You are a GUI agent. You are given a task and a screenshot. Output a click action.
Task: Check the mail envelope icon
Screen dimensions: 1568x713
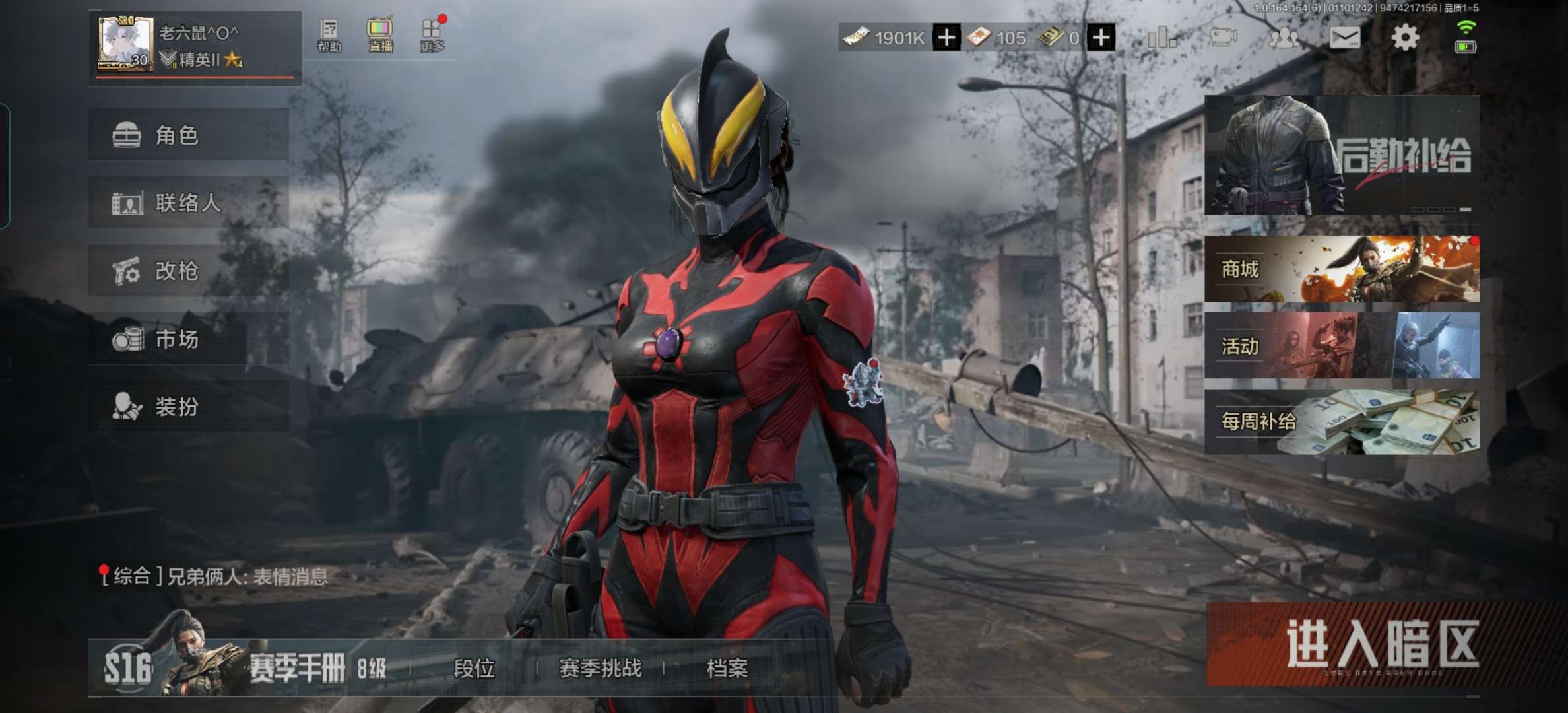tap(1344, 38)
